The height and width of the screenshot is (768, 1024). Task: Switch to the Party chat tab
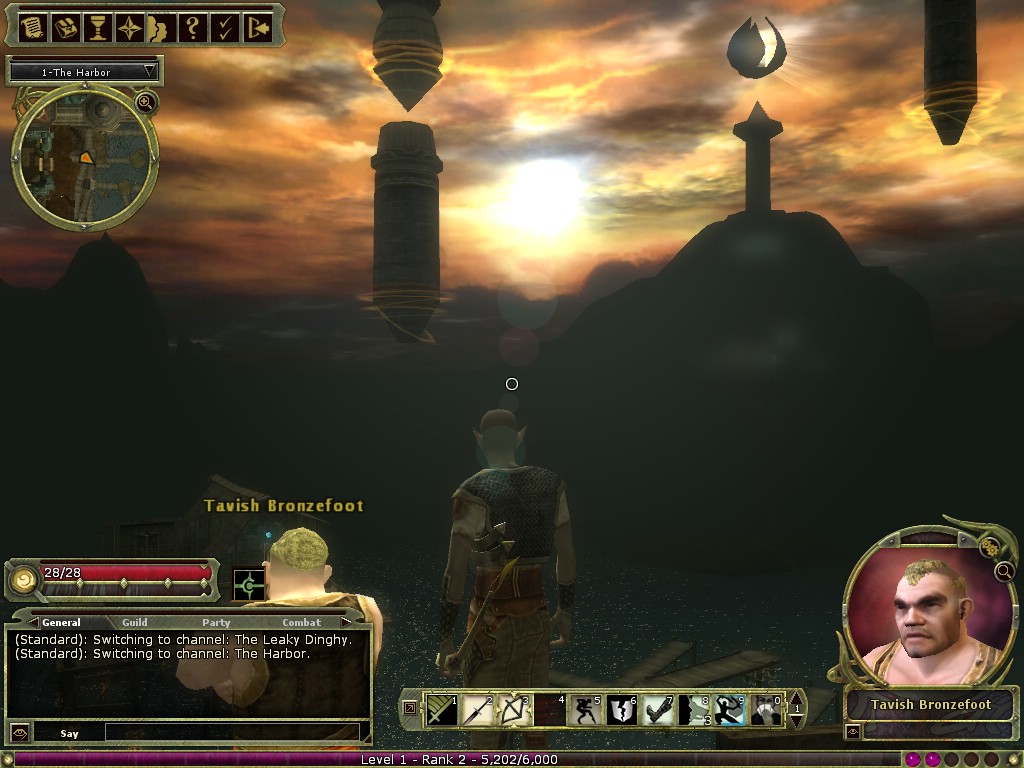(216, 622)
